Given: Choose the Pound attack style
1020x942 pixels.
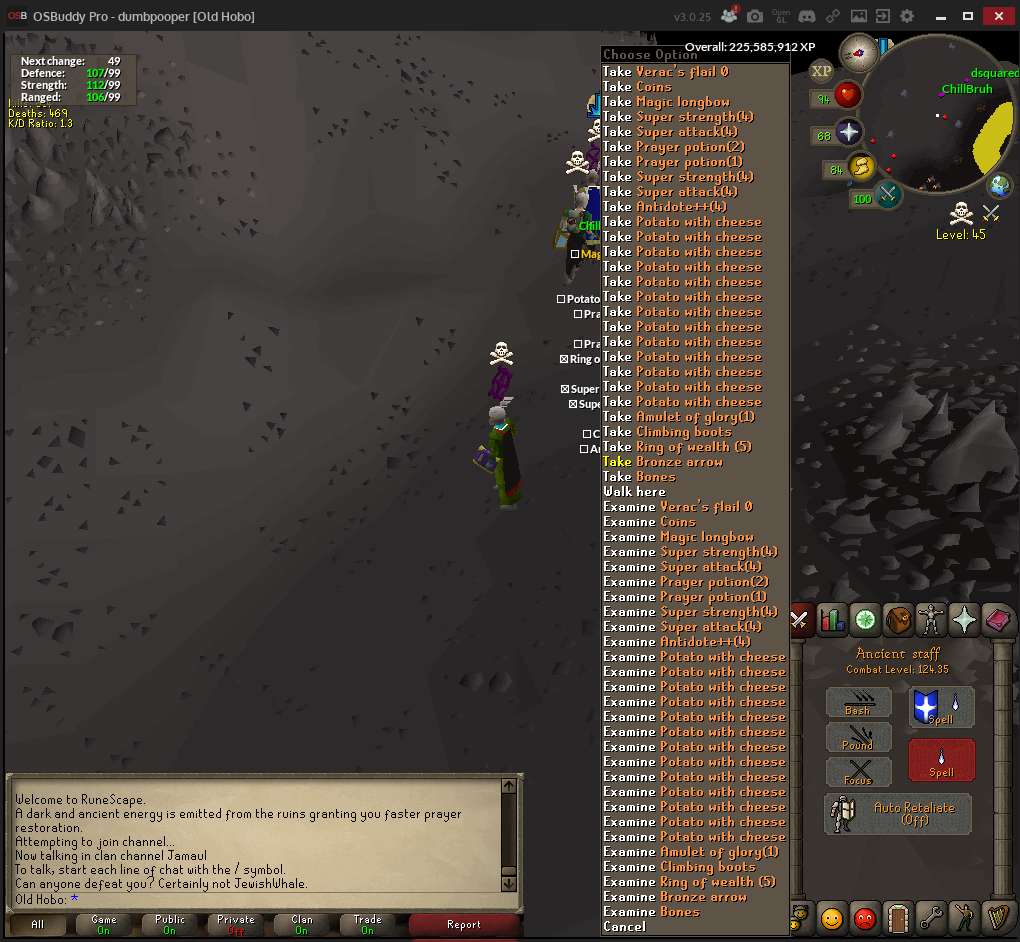Looking at the screenshot, I should pos(858,738).
